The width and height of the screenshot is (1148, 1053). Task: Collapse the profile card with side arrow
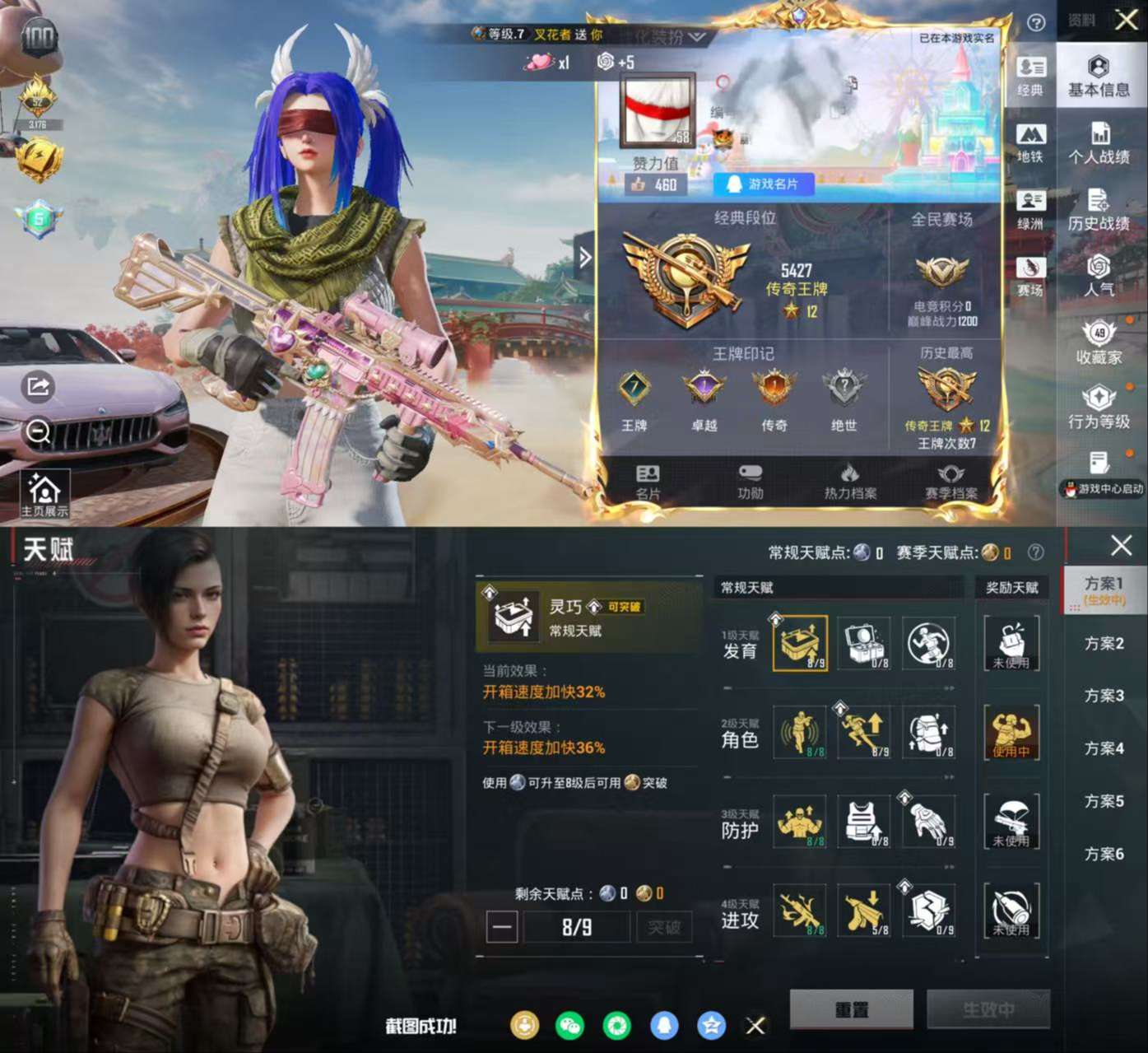point(584,258)
